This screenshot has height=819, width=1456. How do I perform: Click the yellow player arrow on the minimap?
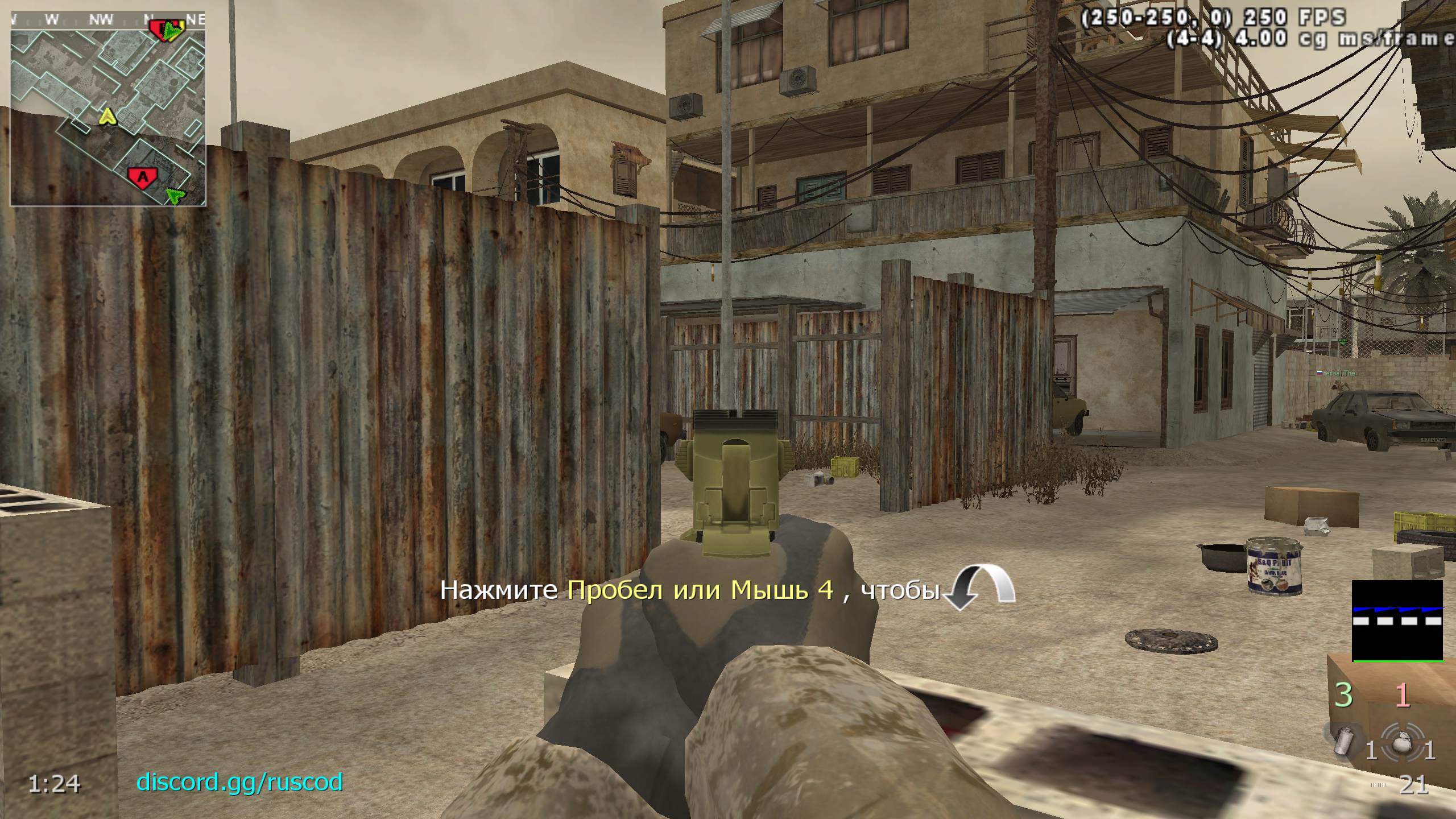[106, 117]
